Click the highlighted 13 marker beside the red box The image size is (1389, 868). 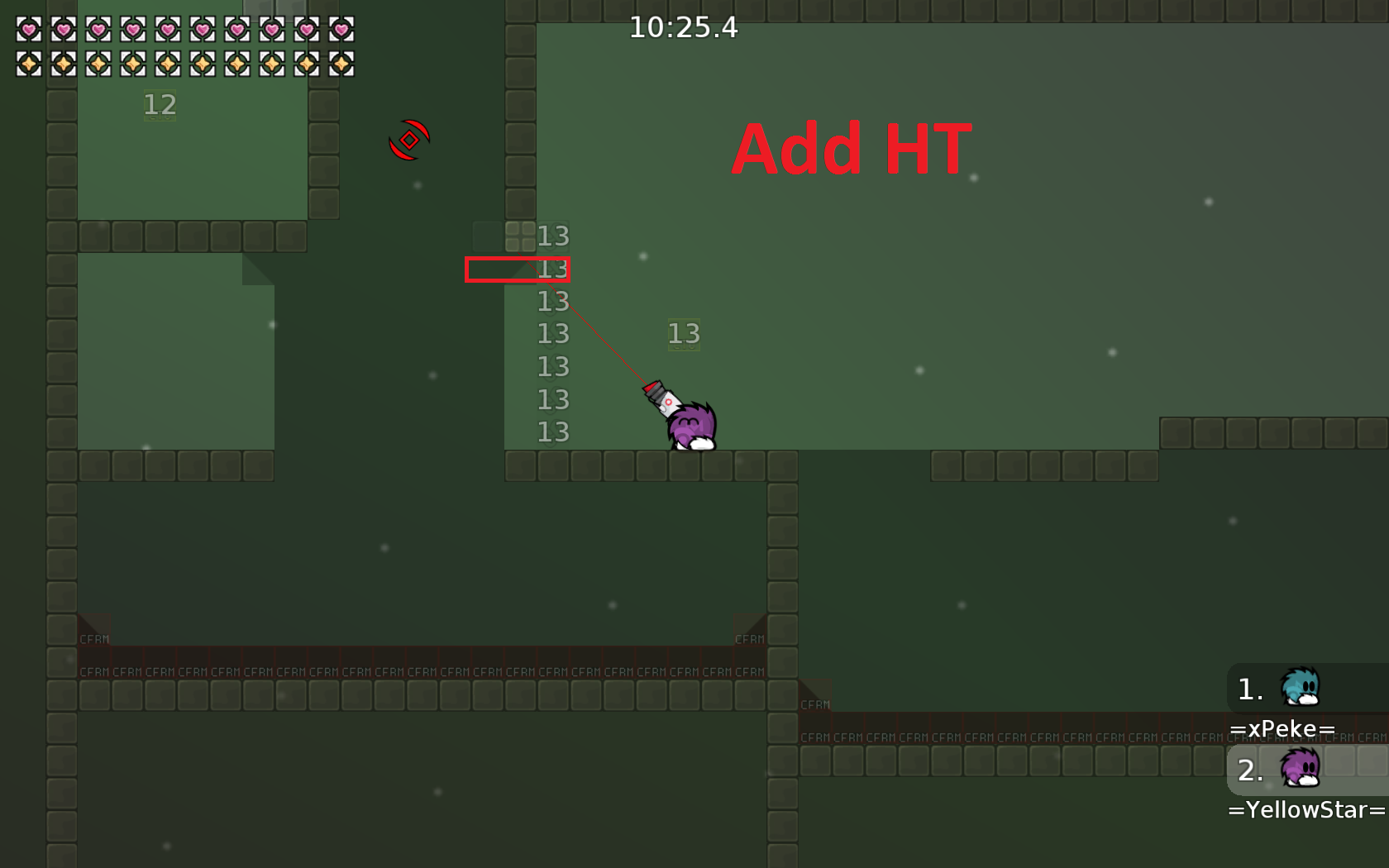tap(551, 269)
